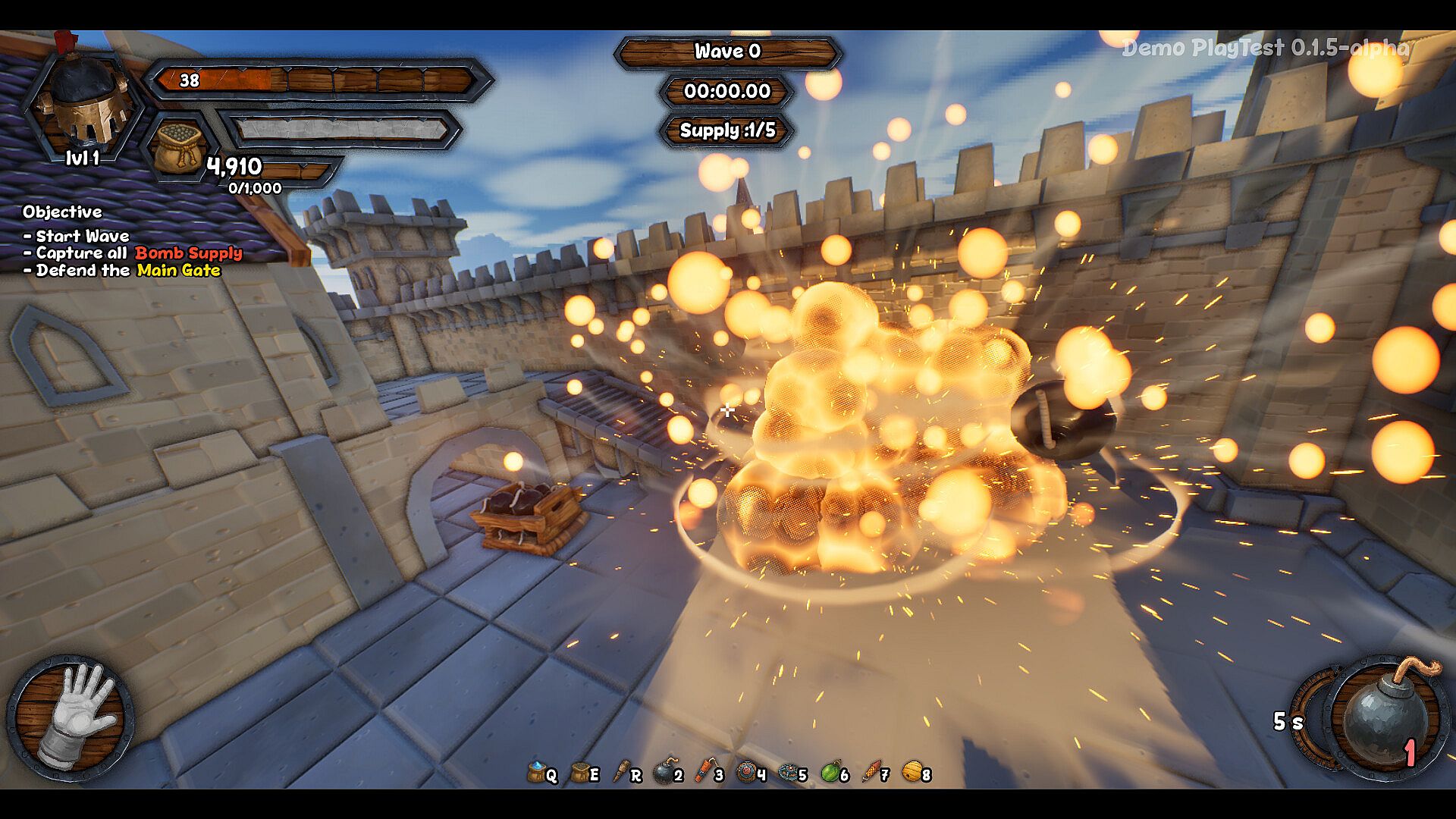Screen dimensions: 1456x819
Task: Click the equipped bomb barrel icon
Action: [1382, 717]
